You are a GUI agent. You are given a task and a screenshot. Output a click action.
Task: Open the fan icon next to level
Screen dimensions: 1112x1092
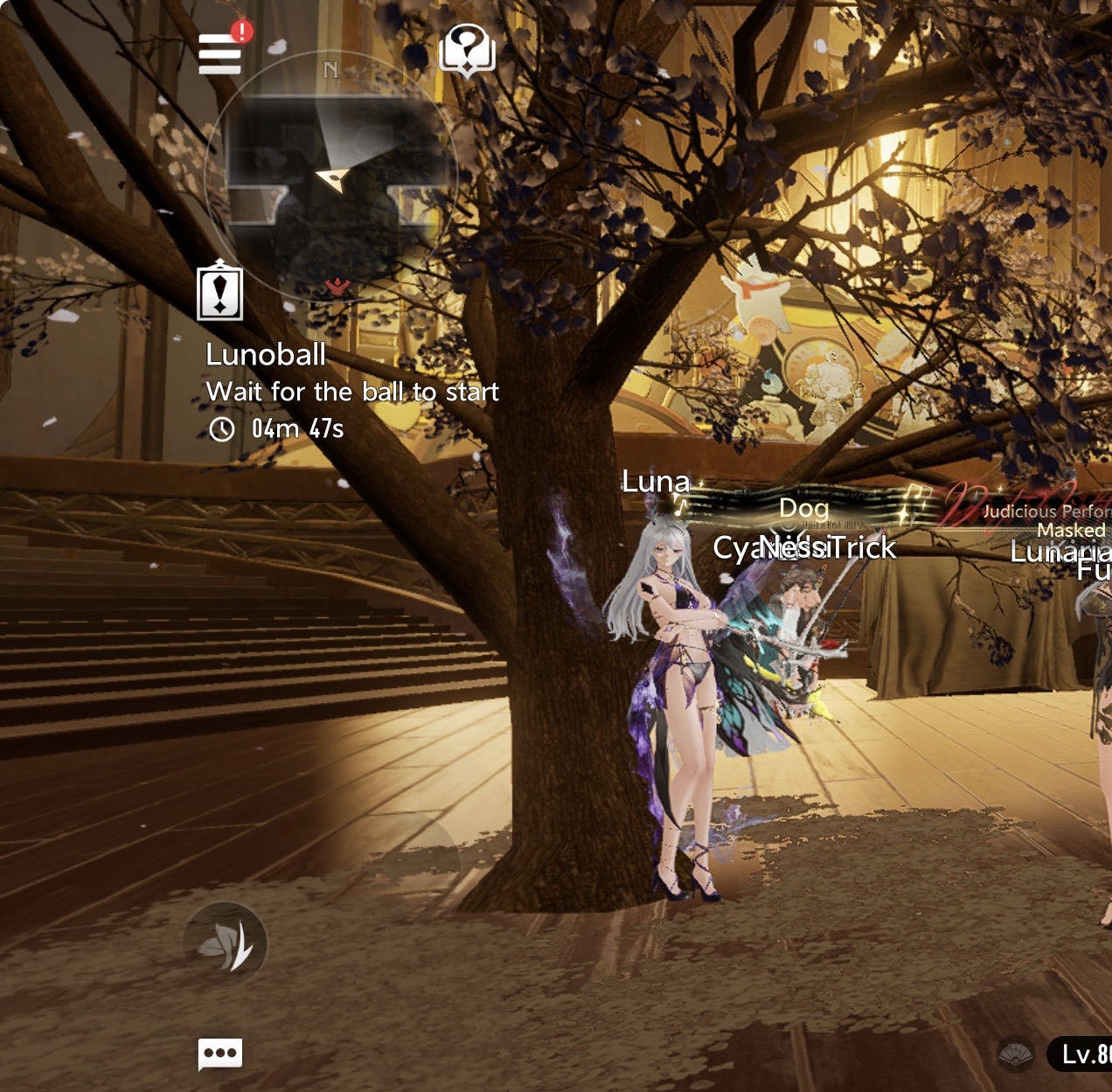pos(1016,1054)
